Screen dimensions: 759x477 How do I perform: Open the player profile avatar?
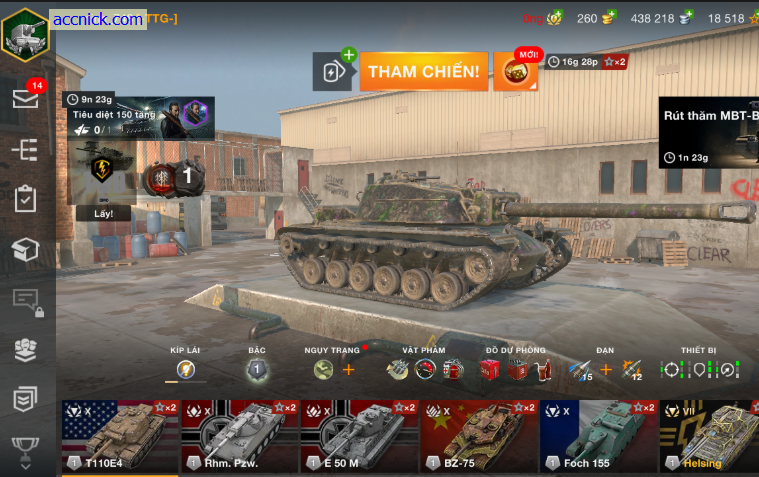pos(24,35)
